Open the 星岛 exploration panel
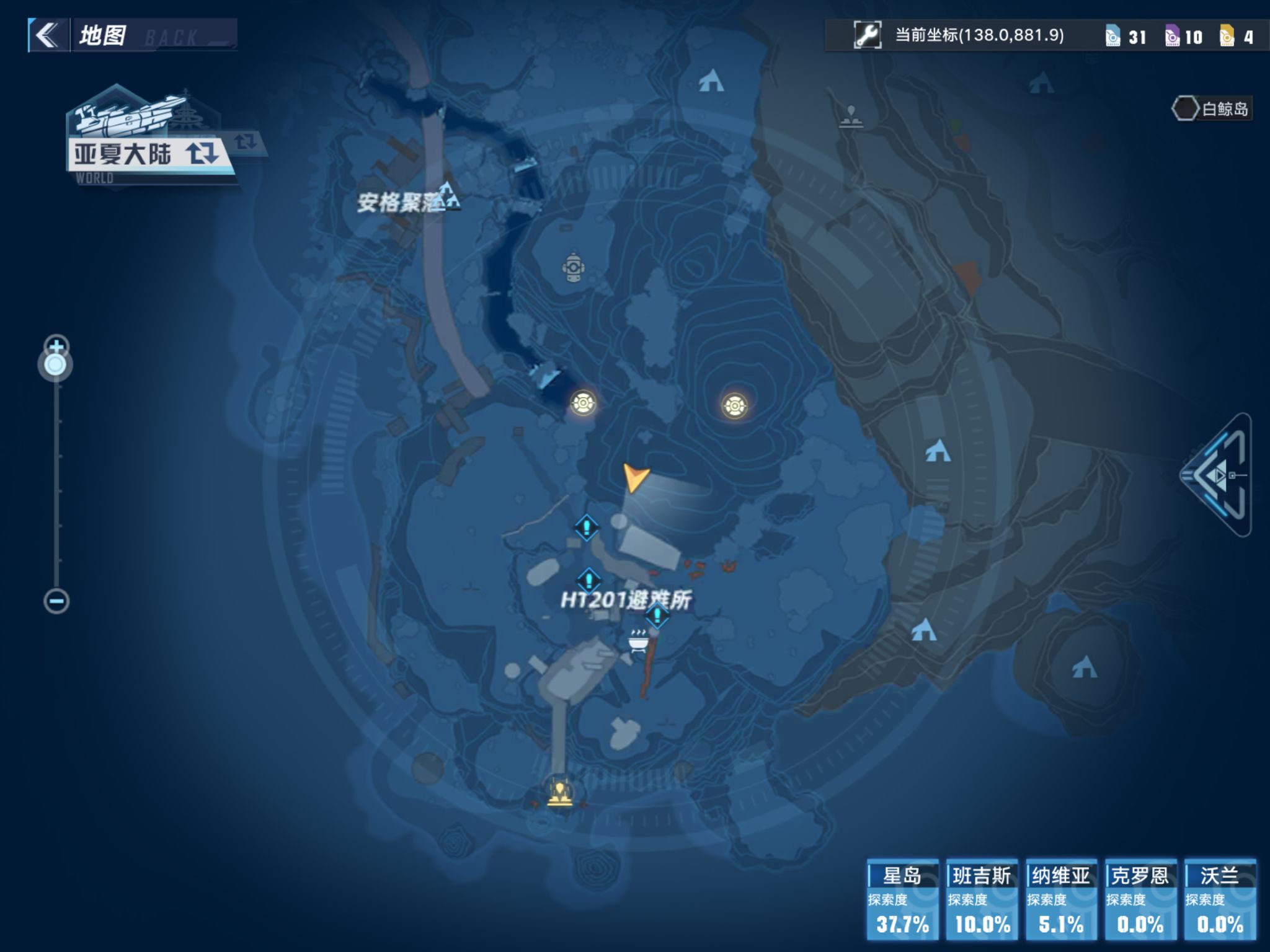The image size is (1270, 952). tap(902, 899)
